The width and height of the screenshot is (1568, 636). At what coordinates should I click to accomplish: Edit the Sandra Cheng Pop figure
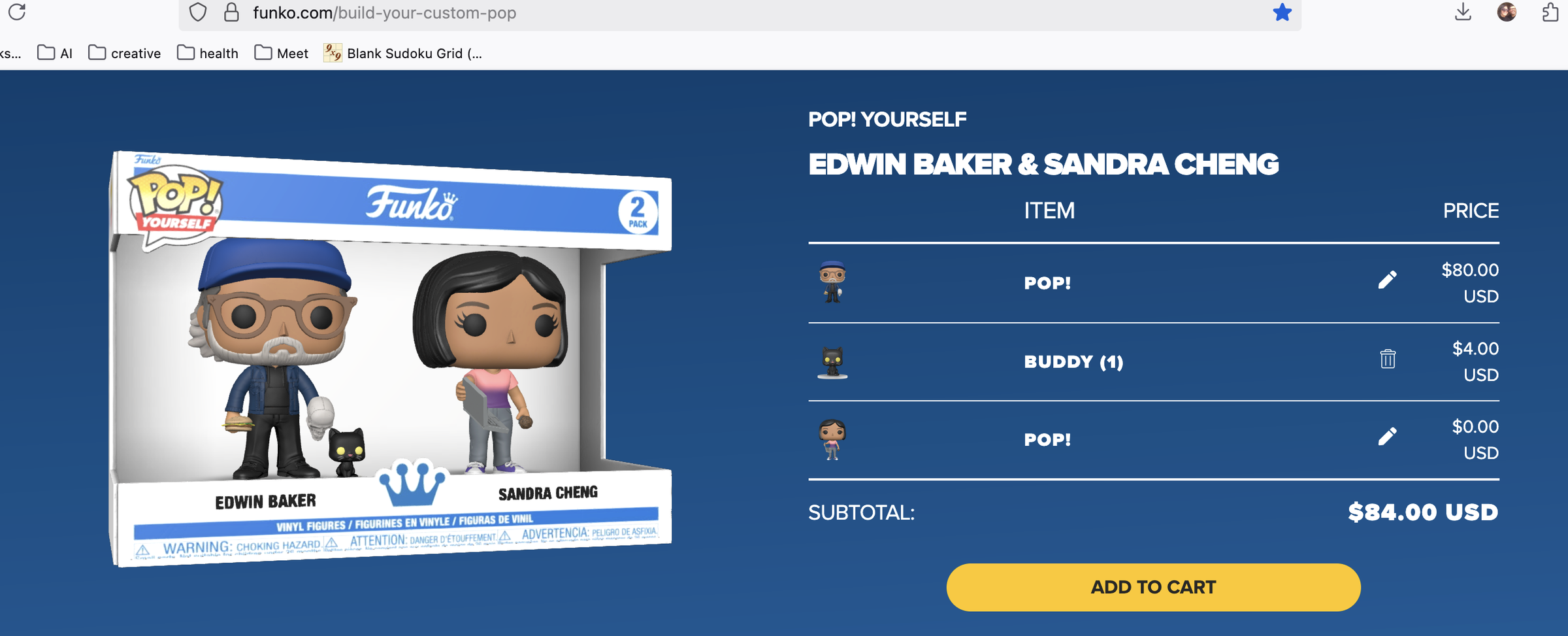1388,436
